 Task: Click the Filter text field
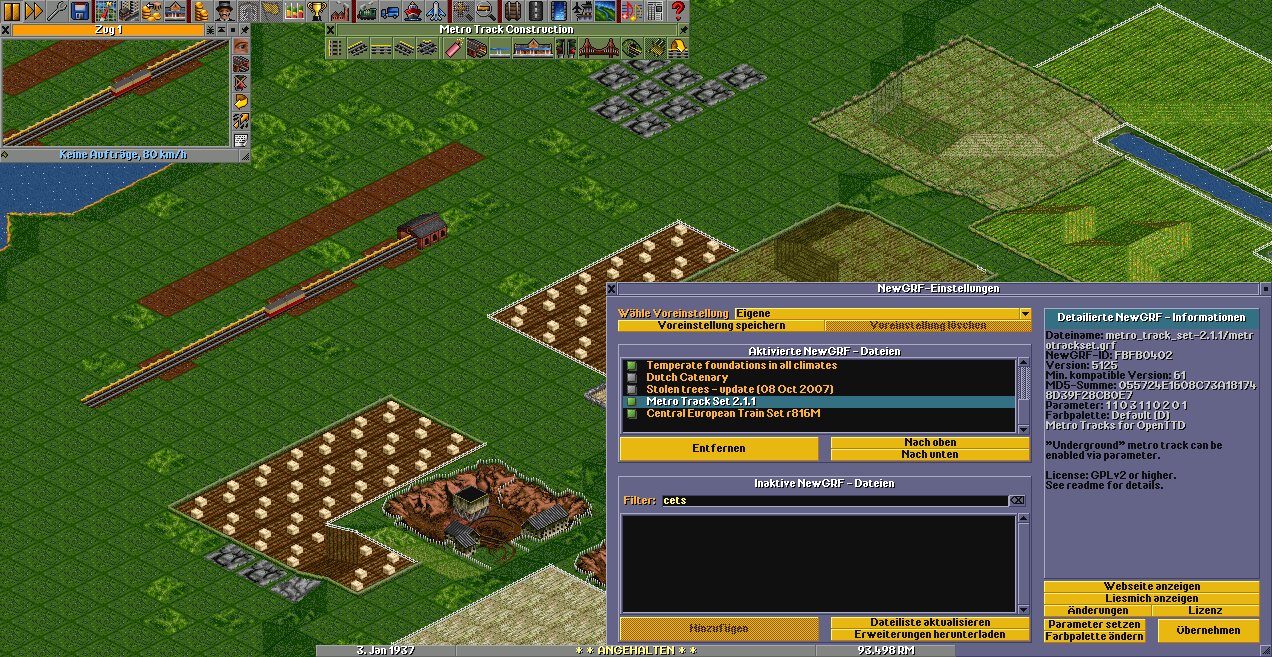click(833, 500)
